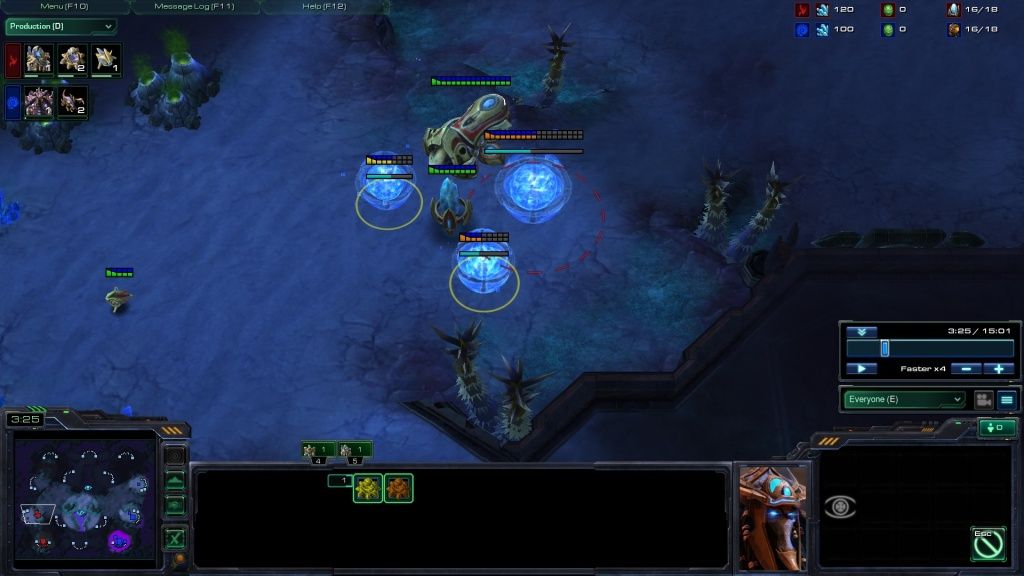Toggle the observer camera button
Viewport: 1024px width, 576px height.
click(x=982, y=399)
